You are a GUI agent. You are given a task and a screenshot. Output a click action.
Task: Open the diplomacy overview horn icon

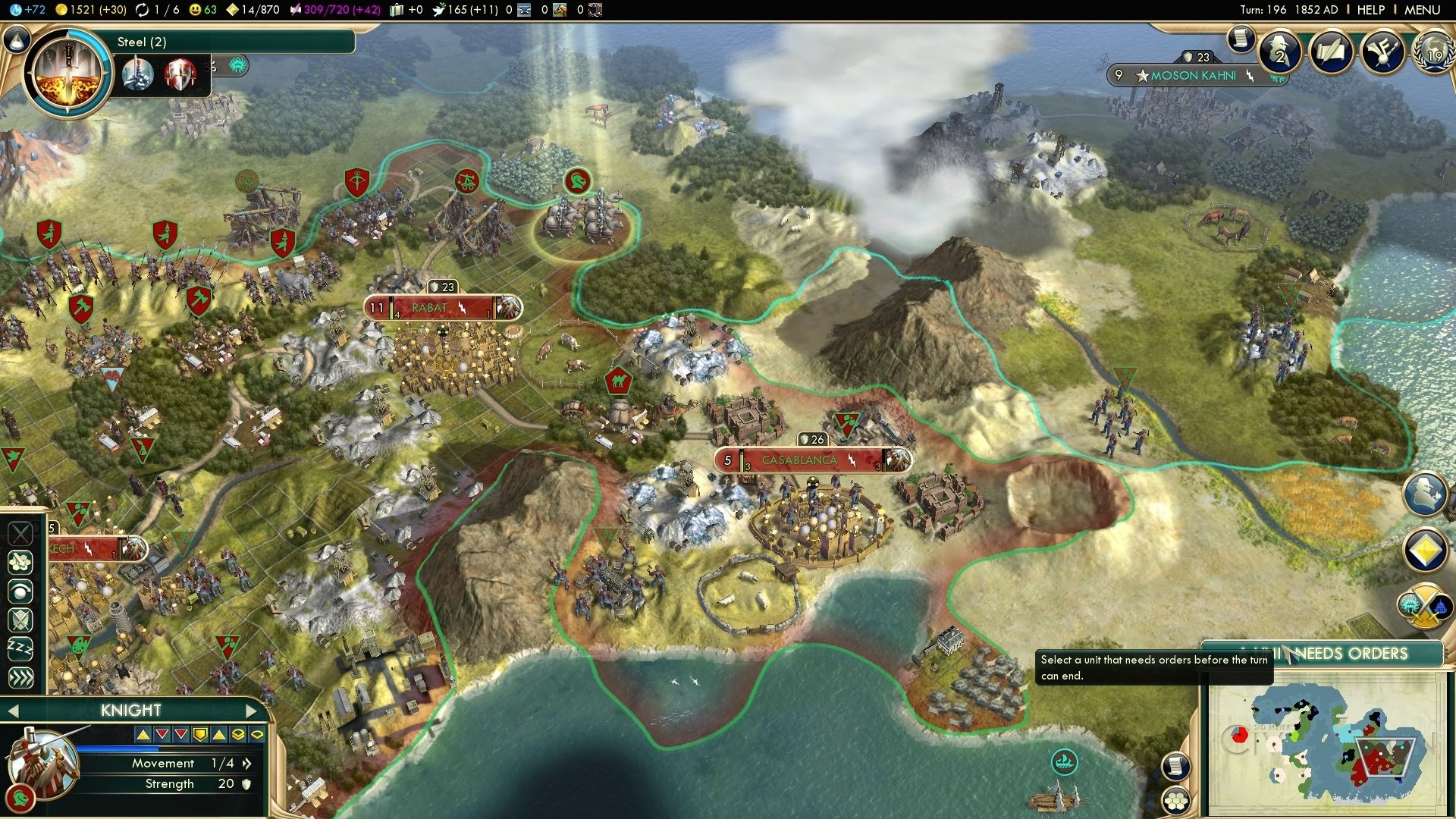point(1382,51)
